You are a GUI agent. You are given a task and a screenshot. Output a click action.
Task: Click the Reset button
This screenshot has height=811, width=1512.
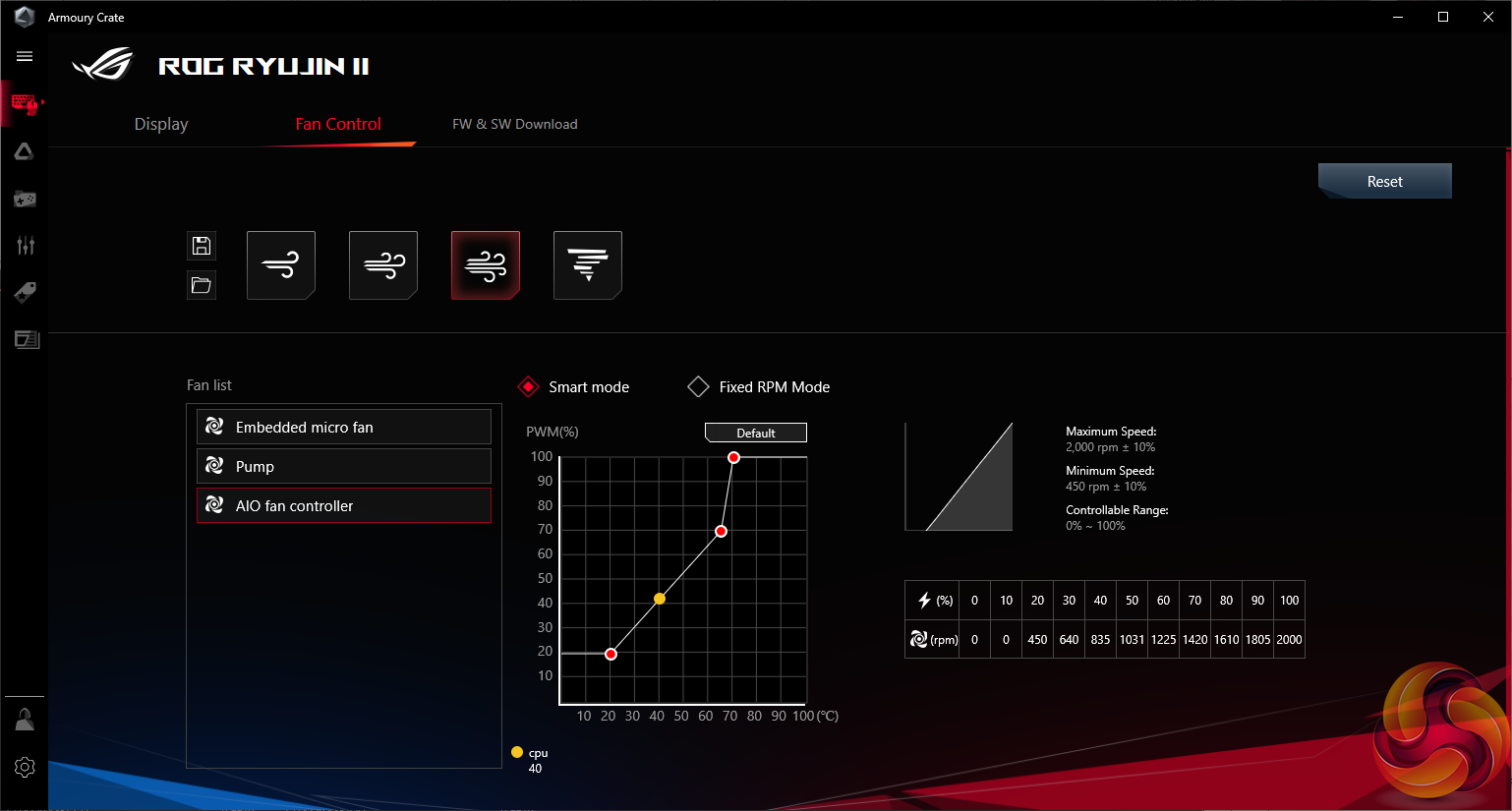tap(1384, 182)
